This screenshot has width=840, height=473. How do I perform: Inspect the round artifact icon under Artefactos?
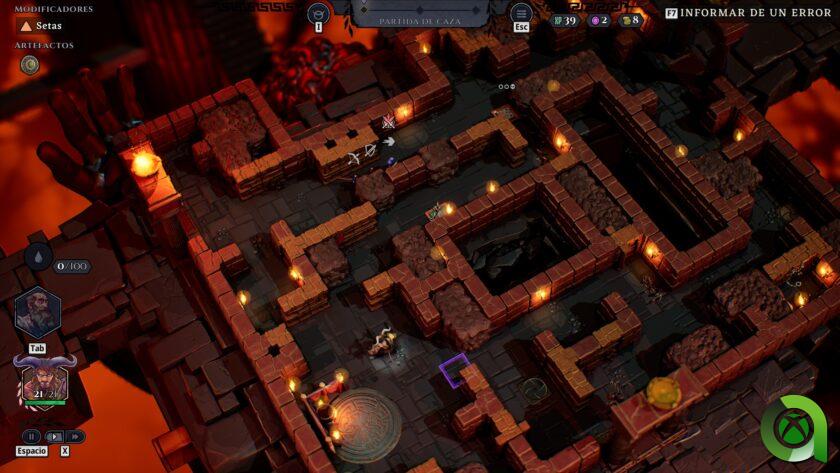[x=30, y=64]
